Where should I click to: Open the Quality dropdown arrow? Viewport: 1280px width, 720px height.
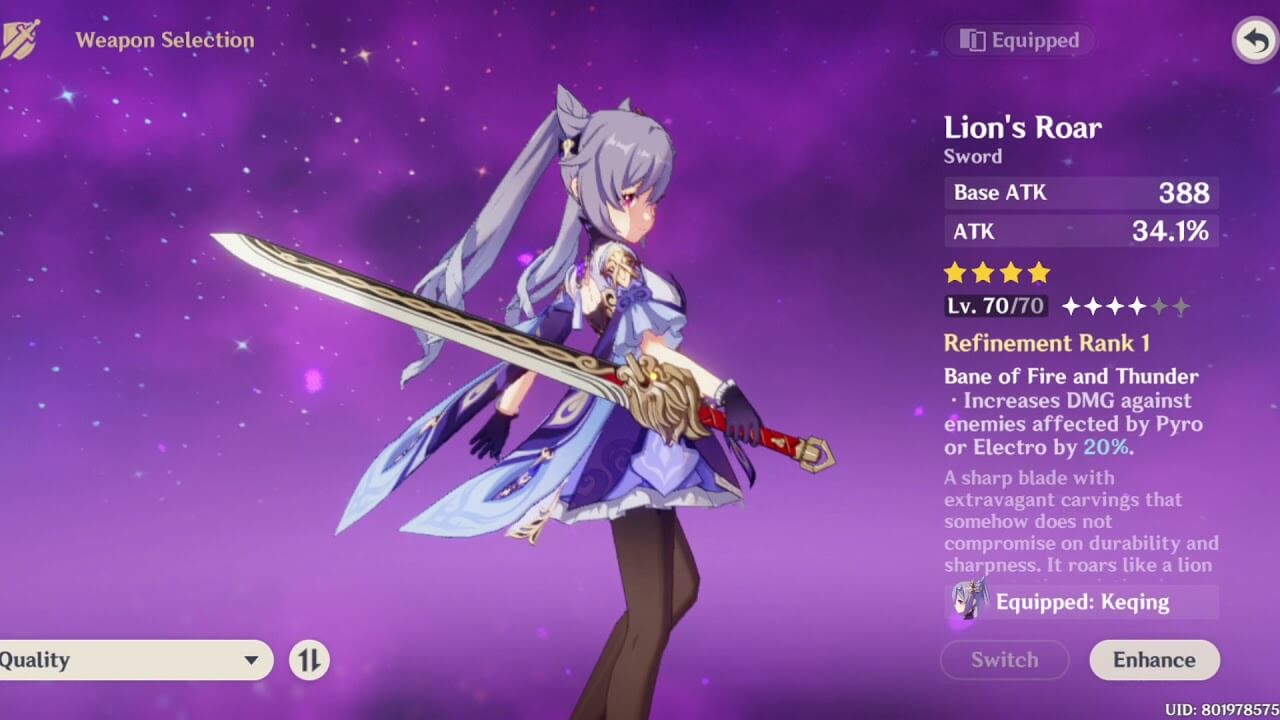tap(249, 660)
